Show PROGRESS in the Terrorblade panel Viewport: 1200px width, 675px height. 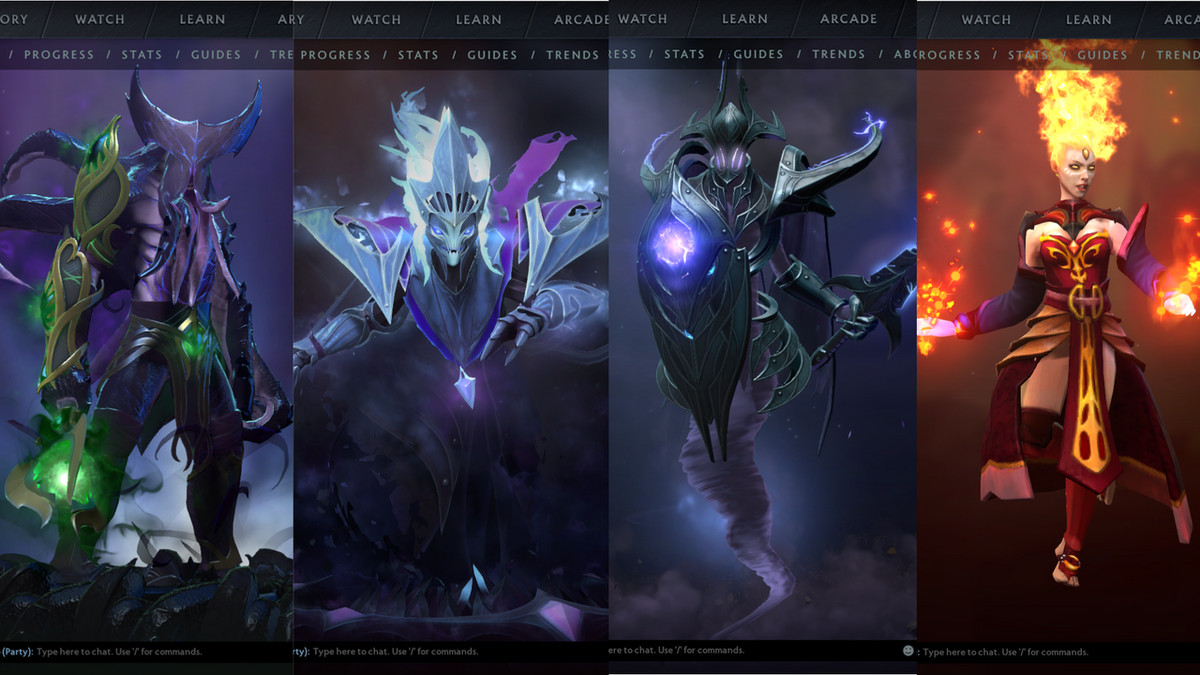coord(59,55)
